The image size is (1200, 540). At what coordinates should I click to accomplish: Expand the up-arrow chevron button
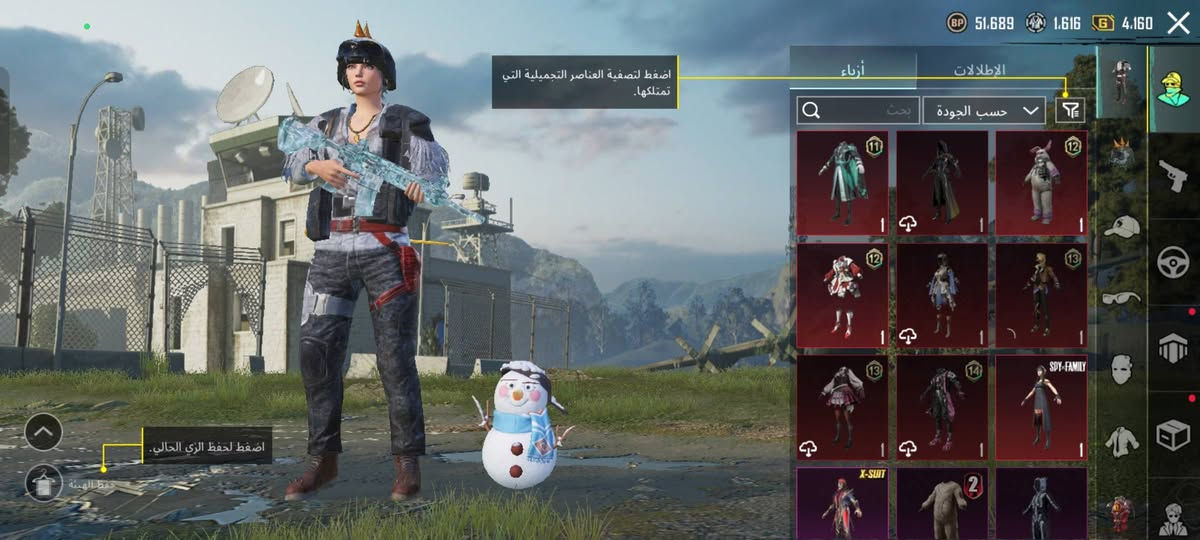pyautogui.click(x=44, y=432)
